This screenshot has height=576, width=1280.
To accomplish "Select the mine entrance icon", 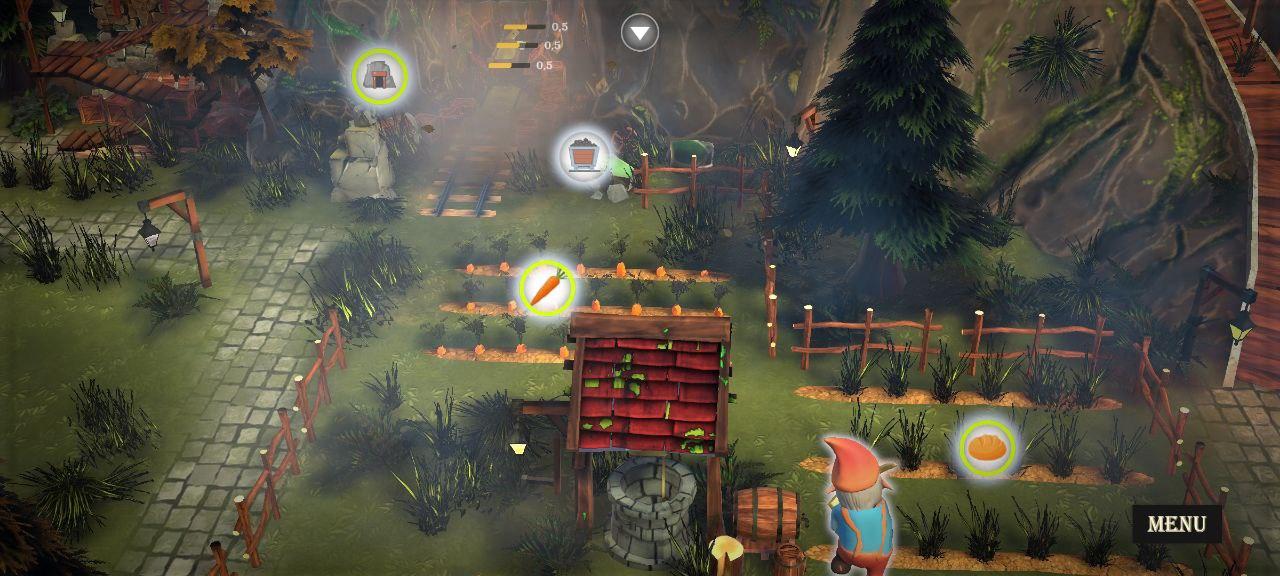I will [380, 76].
